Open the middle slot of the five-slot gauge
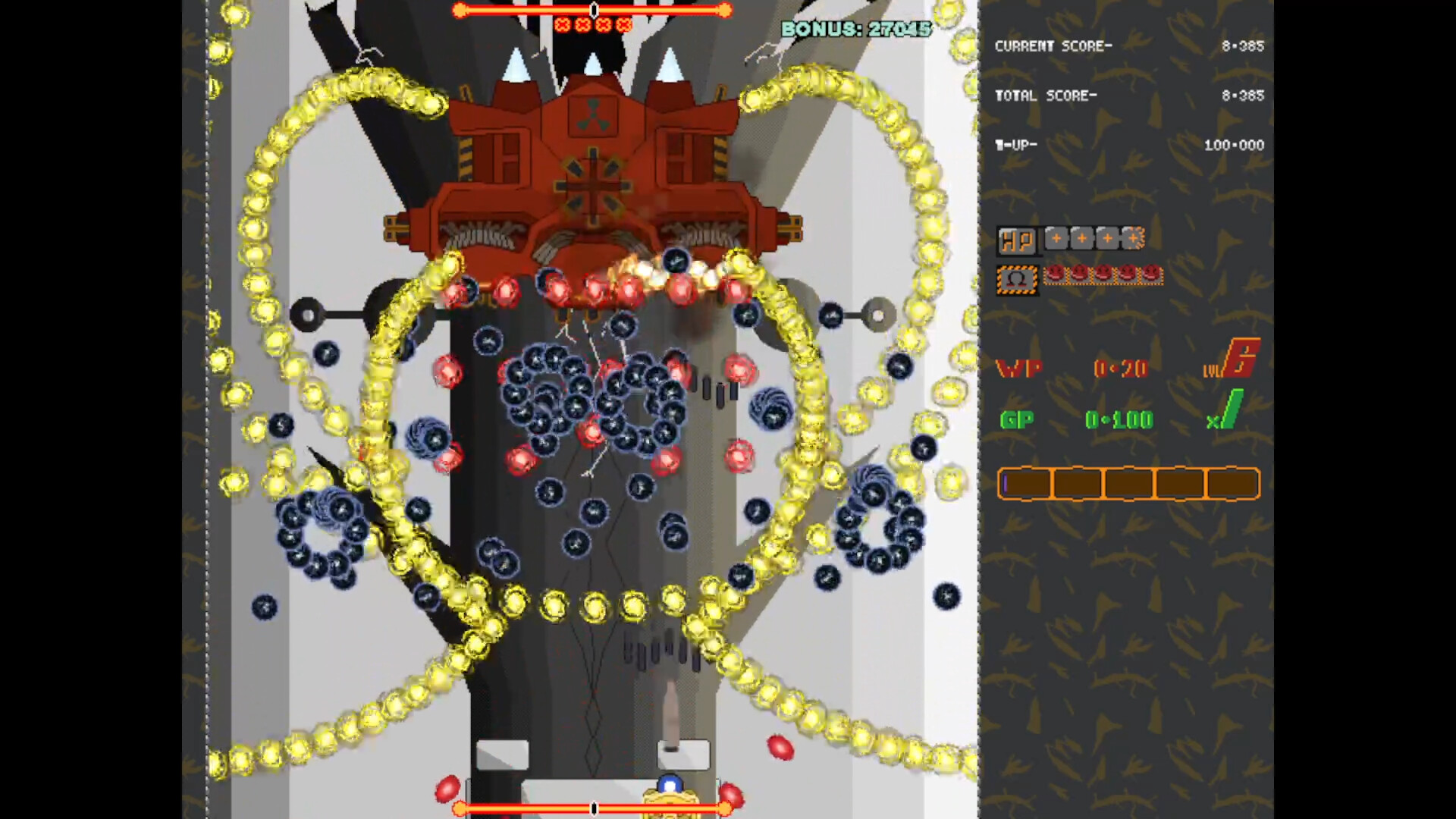1456x819 pixels. pos(1129,484)
